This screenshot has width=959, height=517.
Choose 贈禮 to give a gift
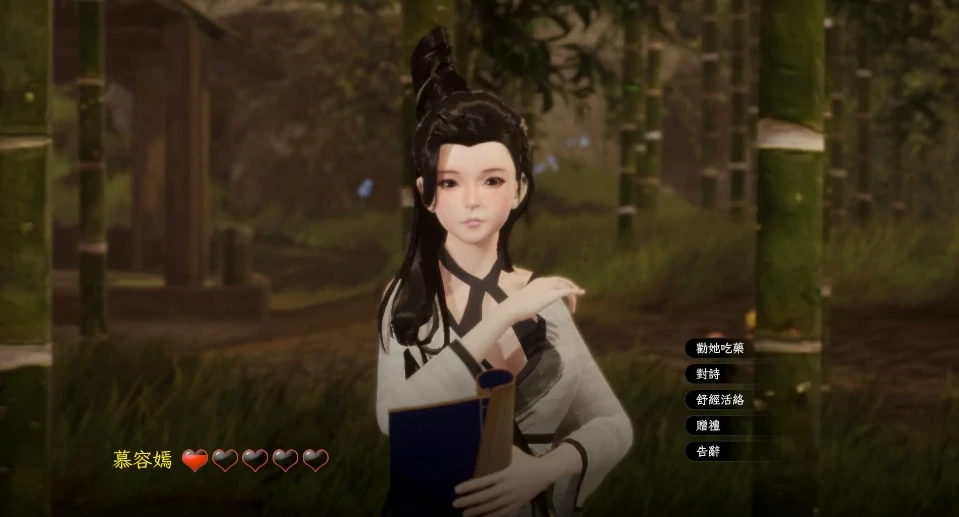(708, 425)
